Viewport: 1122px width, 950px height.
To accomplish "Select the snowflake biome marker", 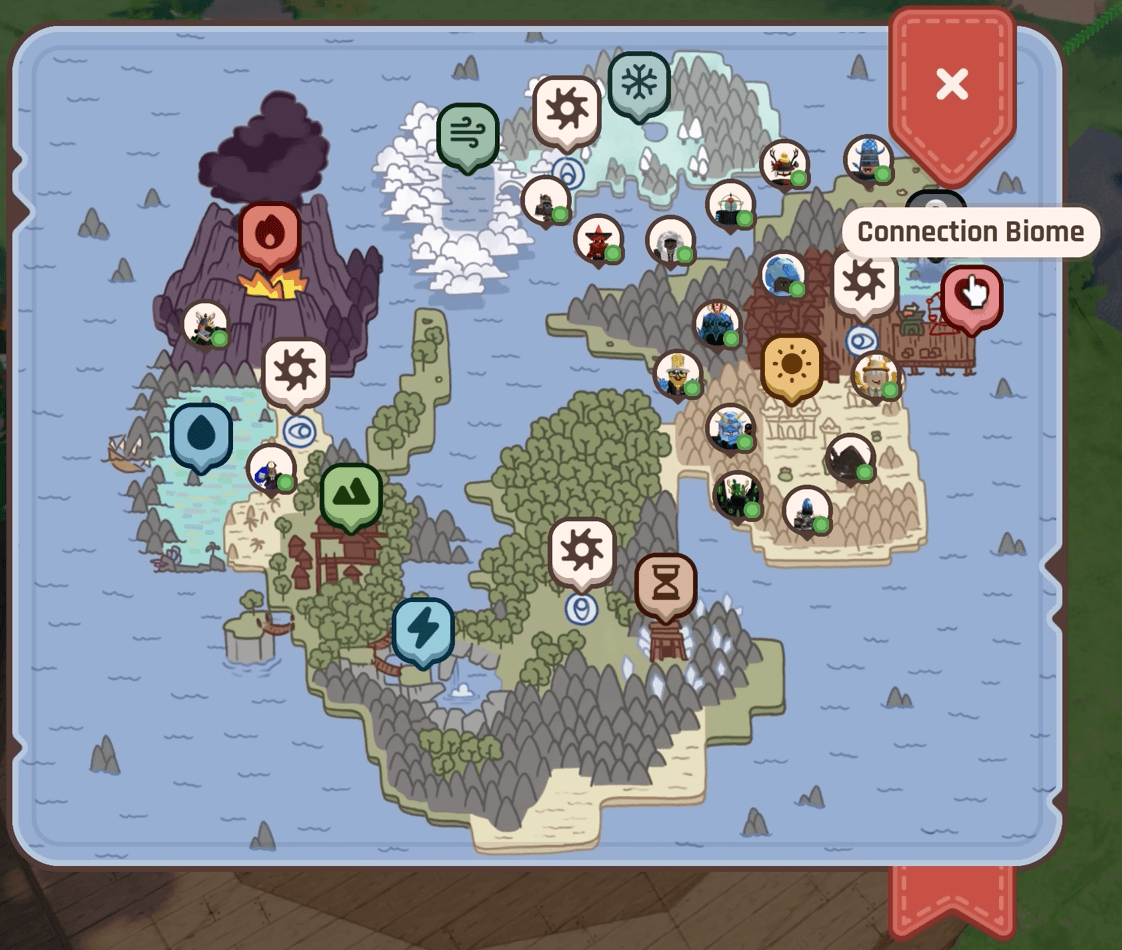I will click(639, 84).
